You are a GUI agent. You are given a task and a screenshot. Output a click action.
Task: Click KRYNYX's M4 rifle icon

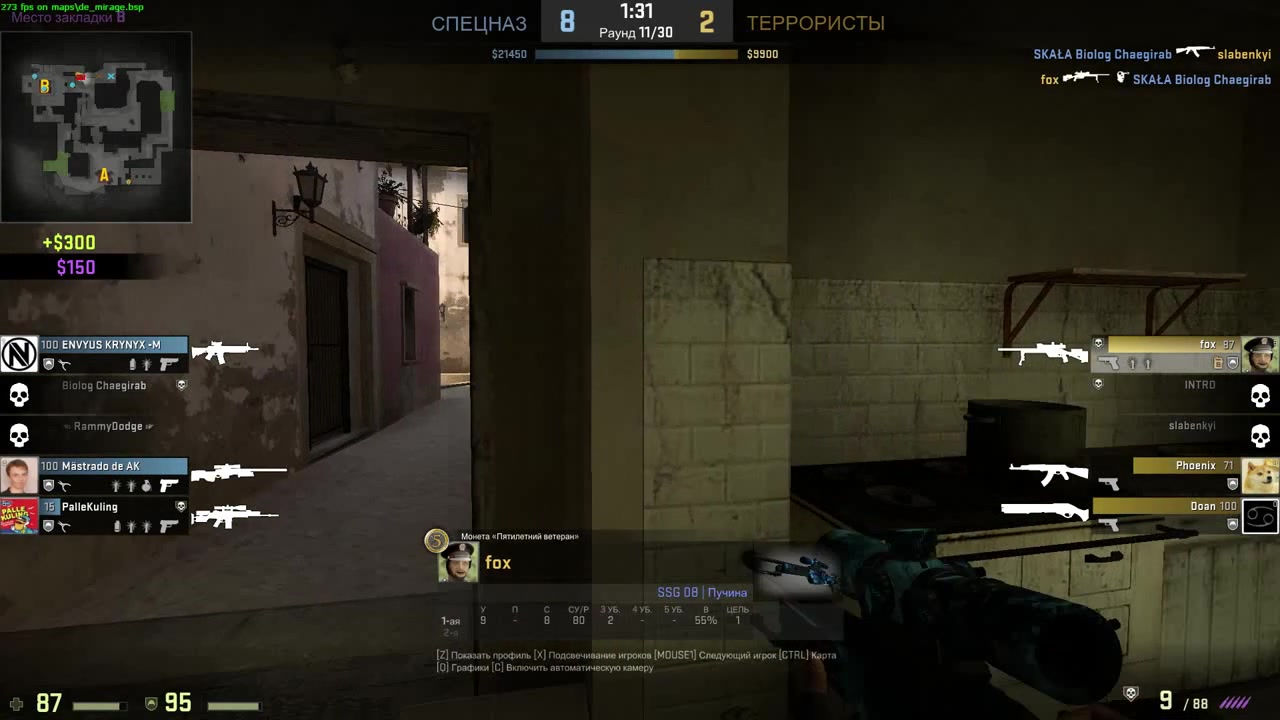[x=226, y=349]
